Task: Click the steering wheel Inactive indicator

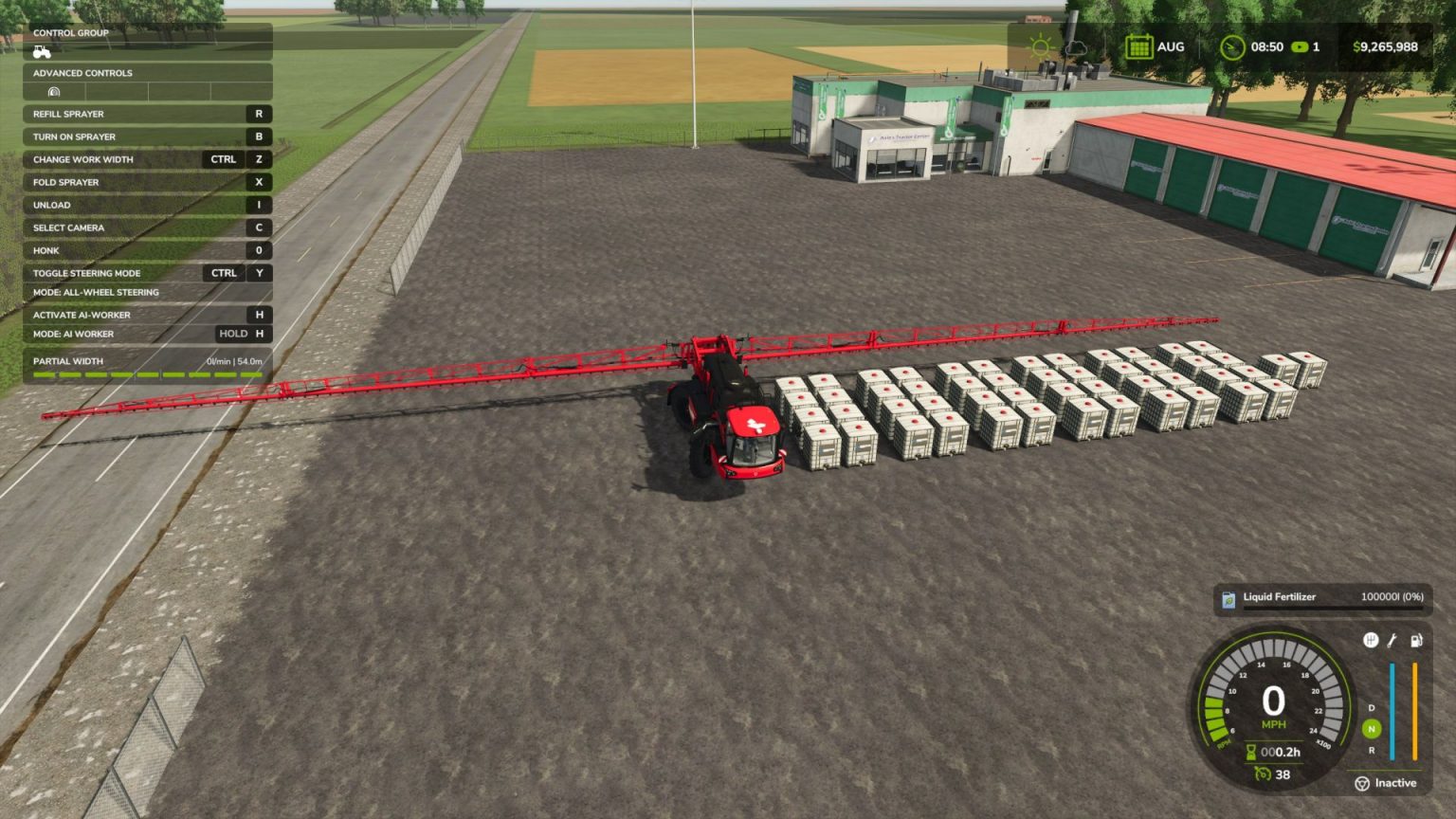Action: (1361, 782)
